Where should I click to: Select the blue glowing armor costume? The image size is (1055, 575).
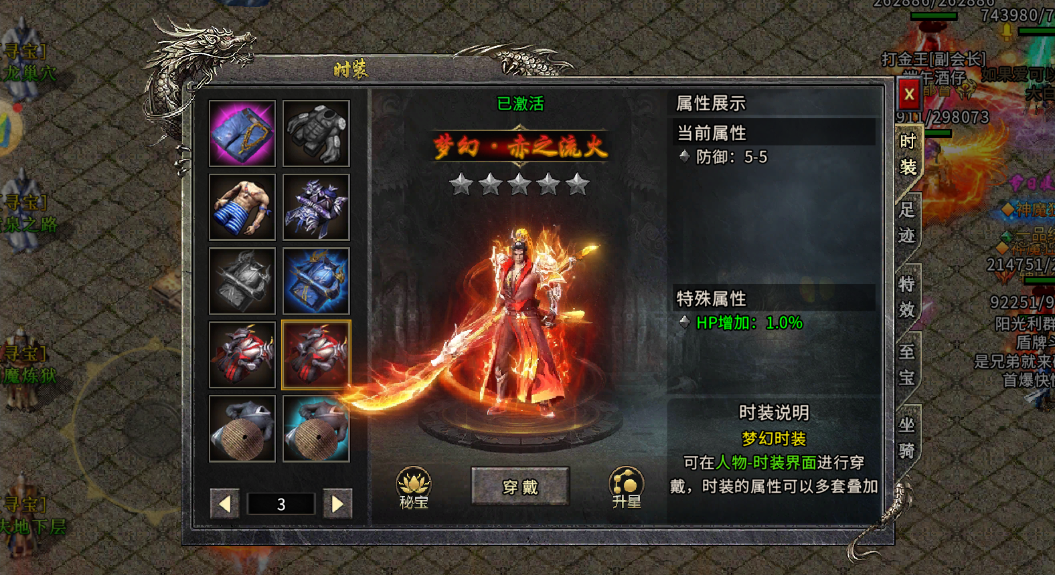point(316,281)
